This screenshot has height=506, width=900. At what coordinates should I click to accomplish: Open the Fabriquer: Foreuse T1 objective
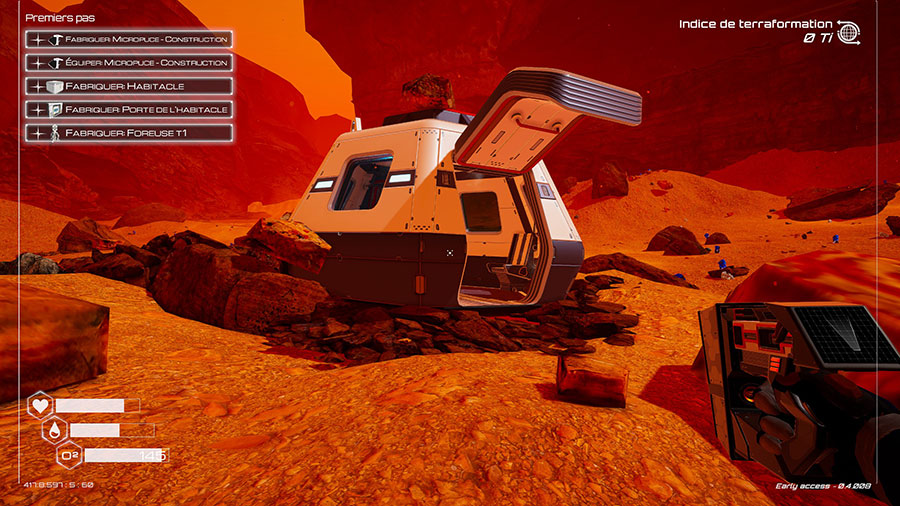[129, 132]
